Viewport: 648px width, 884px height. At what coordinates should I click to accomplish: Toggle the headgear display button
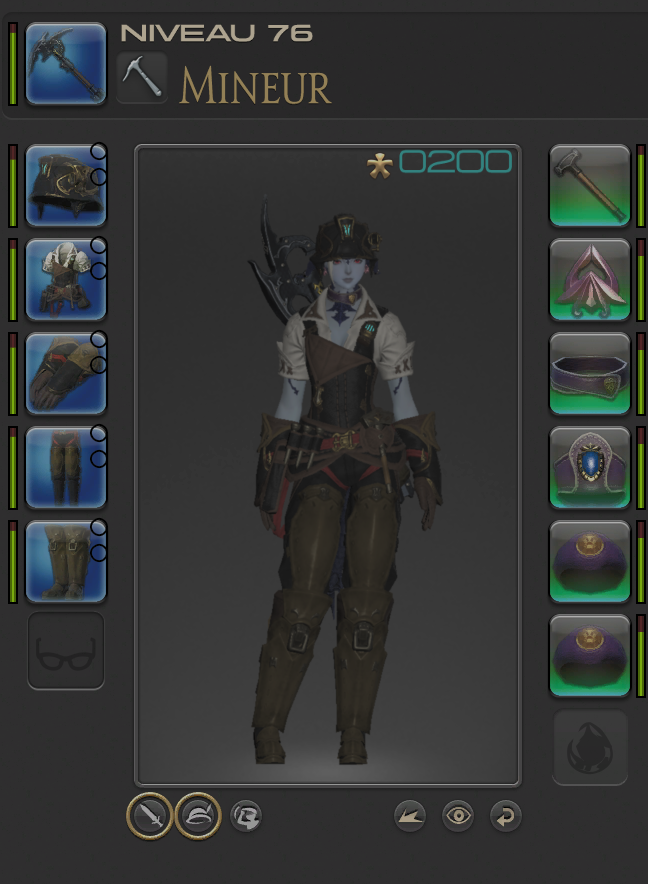point(198,816)
